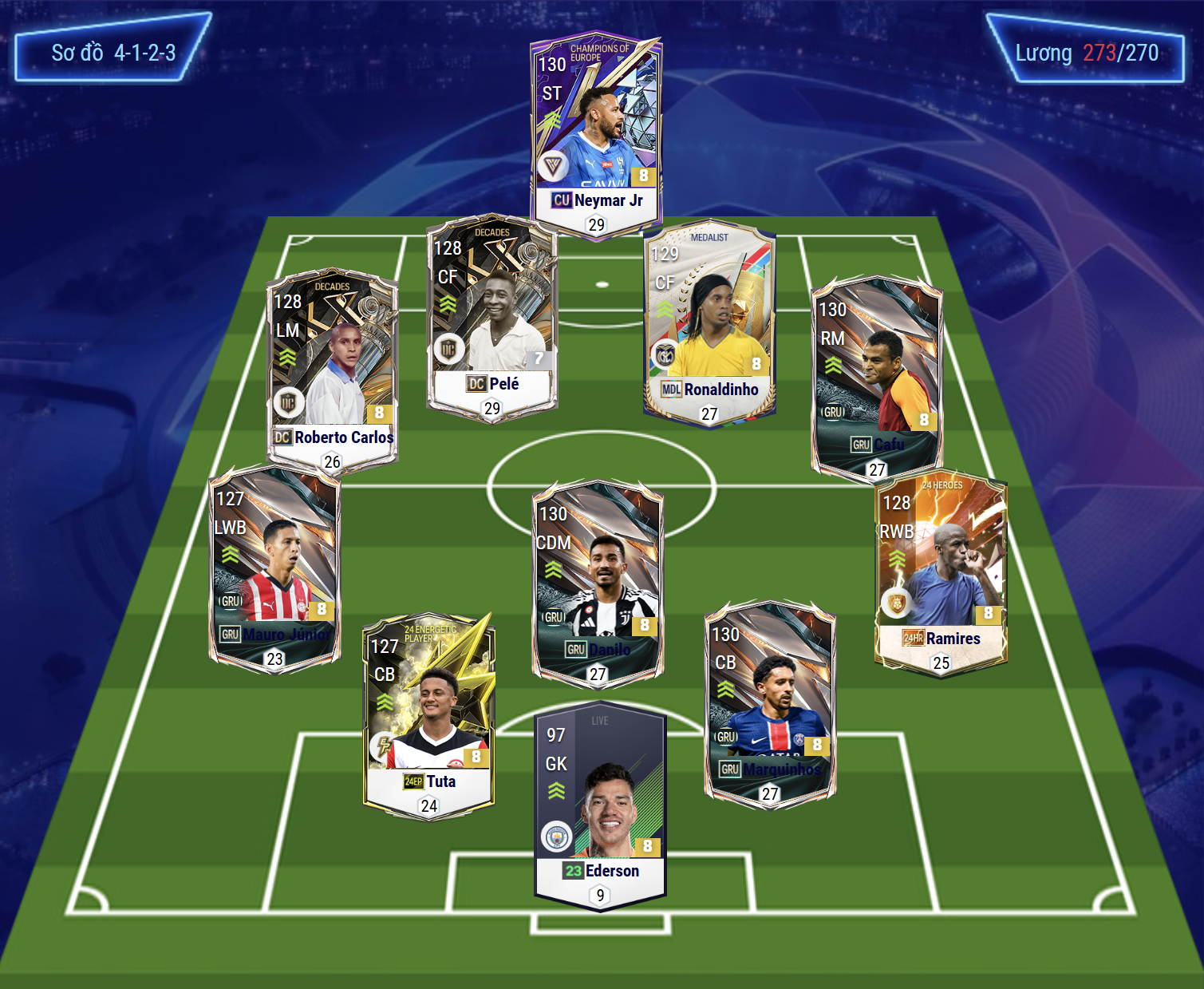
Task: Select the Cafu RM card
Action: click(x=877, y=377)
